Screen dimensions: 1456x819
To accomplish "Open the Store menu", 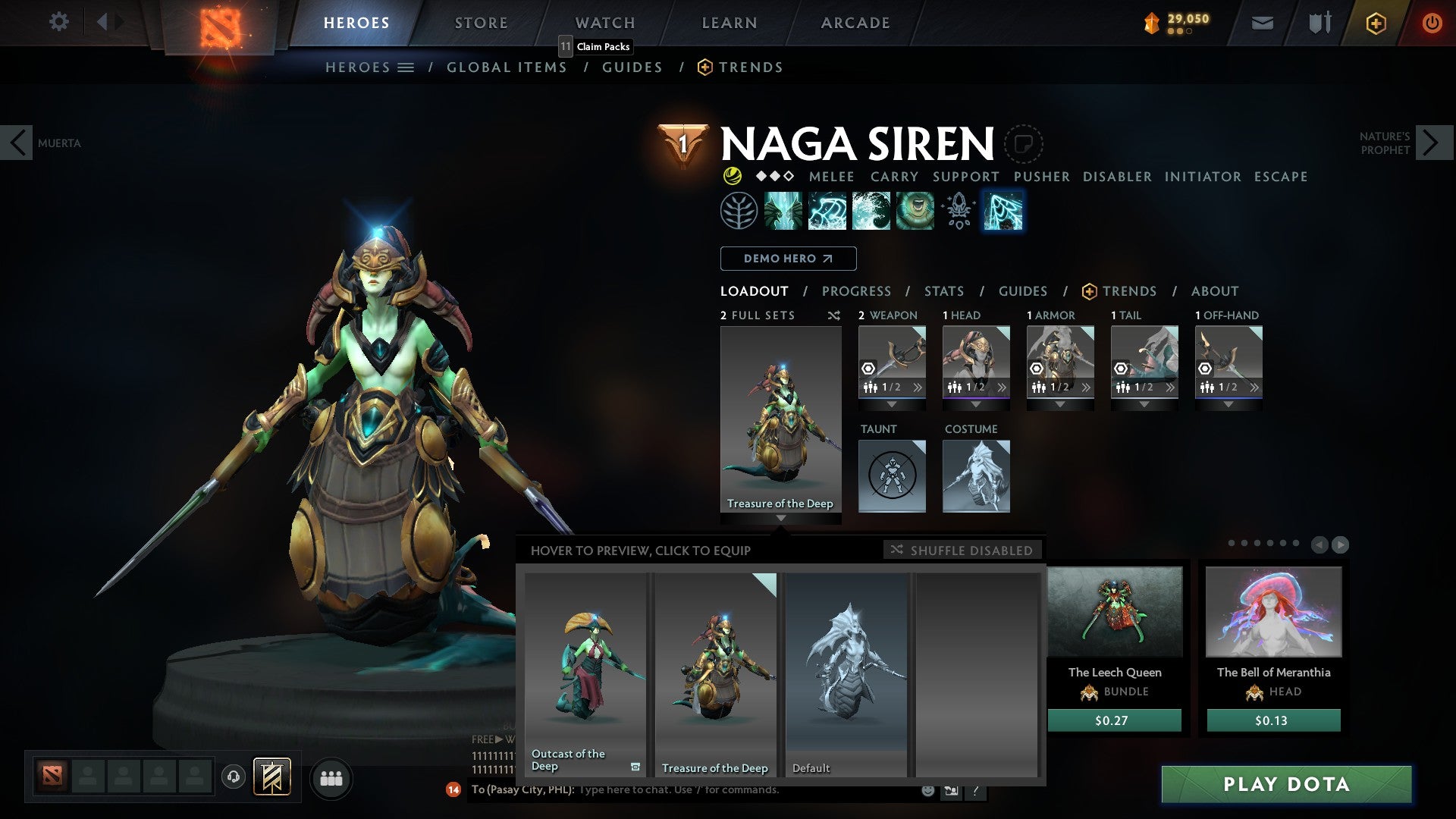I will [480, 22].
